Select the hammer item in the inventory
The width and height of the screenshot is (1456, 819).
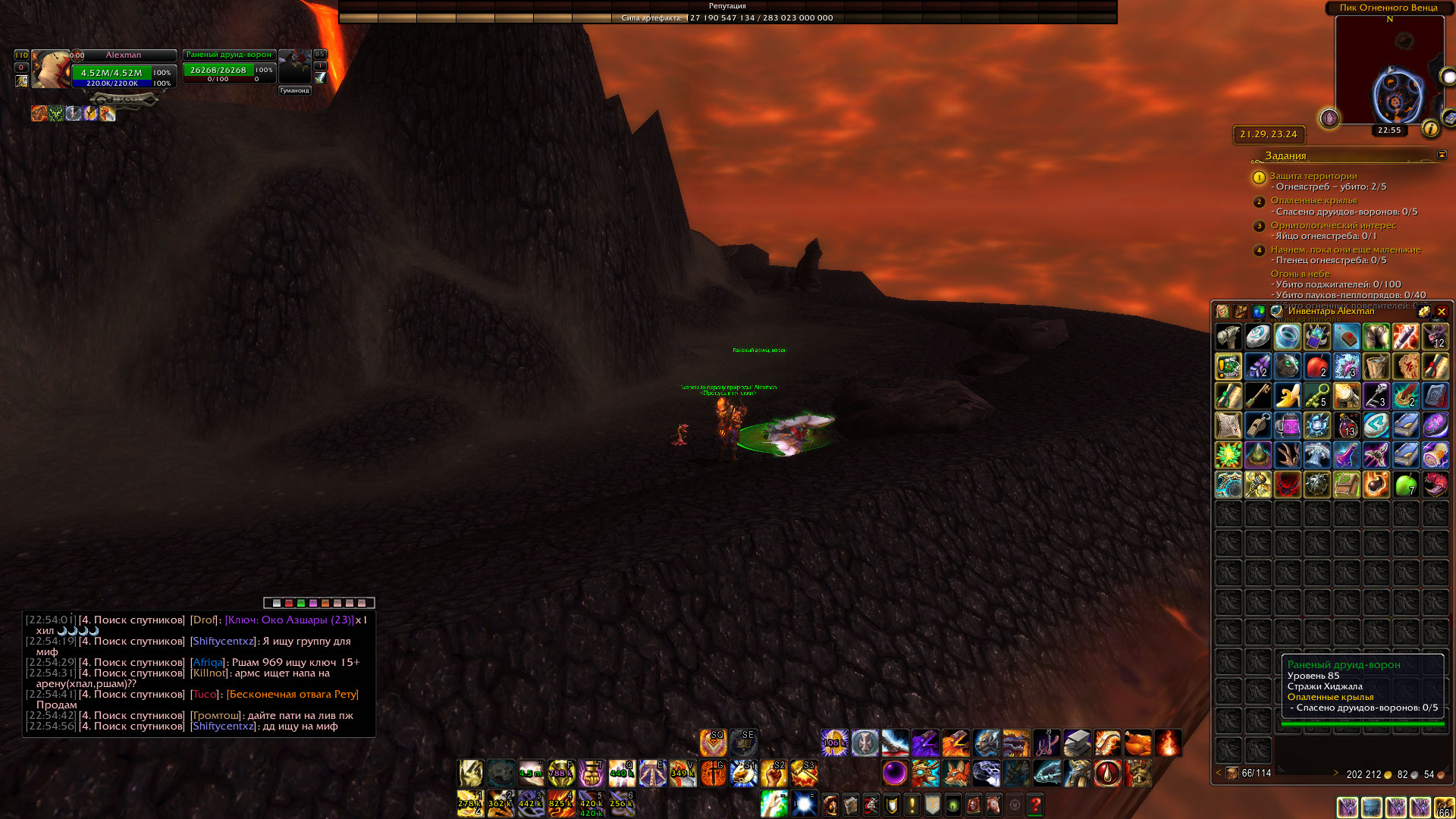tap(1228, 337)
